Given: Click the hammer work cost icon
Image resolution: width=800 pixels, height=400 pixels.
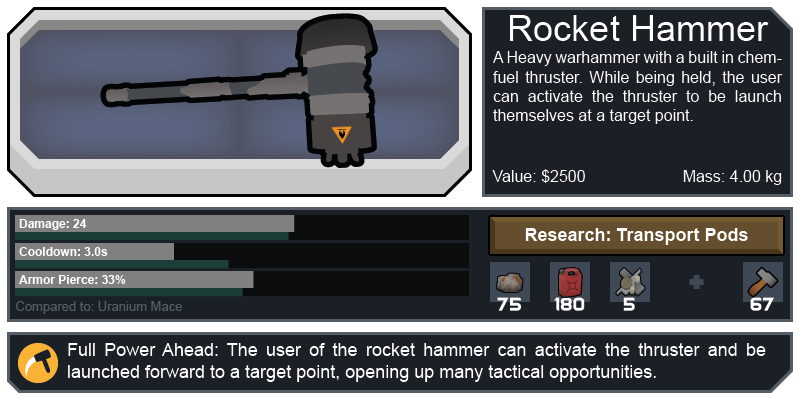Looking at the screenshot, I should [x=763, y=281].
